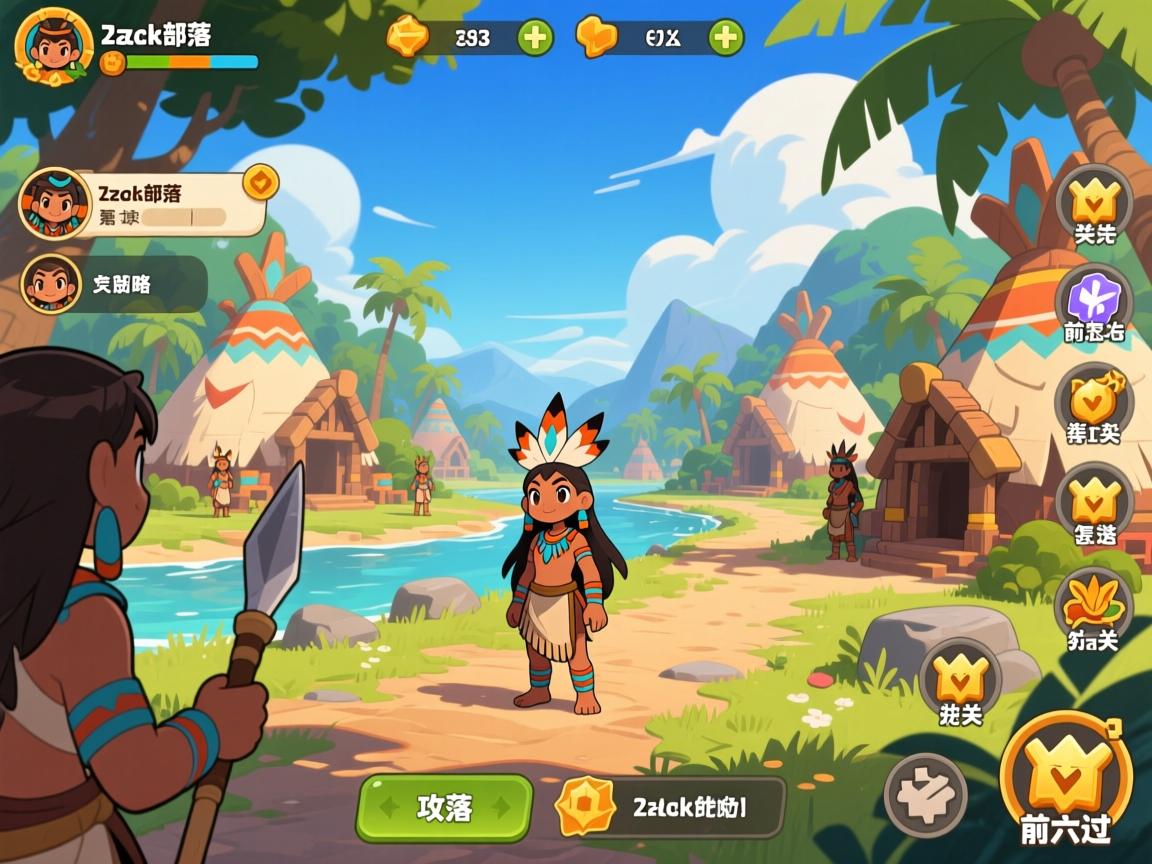Open the fourth crown button above the leaf icon

pos(1094,505)
